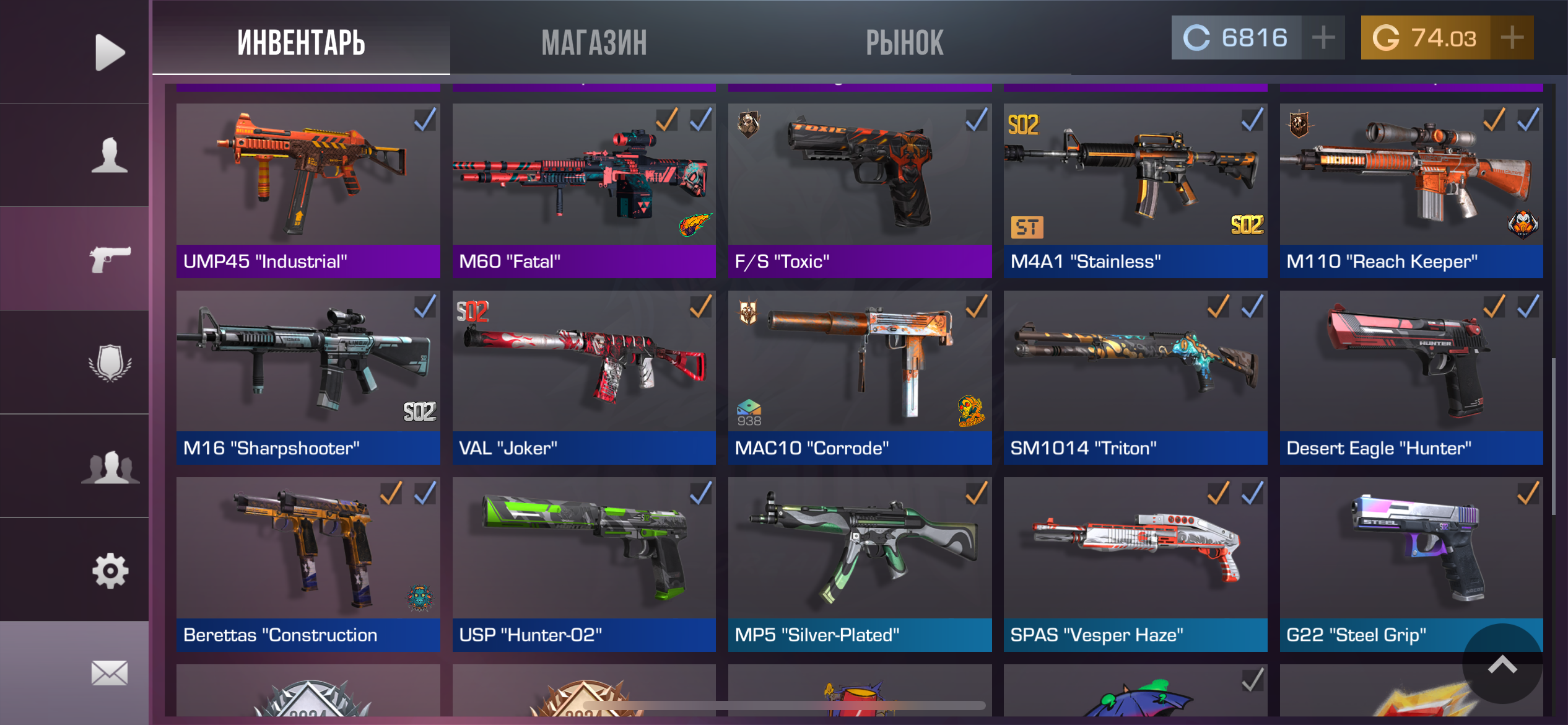Open the shield emblem section
Viewport: 1568px width, 725px height.
tap(110, 362)
